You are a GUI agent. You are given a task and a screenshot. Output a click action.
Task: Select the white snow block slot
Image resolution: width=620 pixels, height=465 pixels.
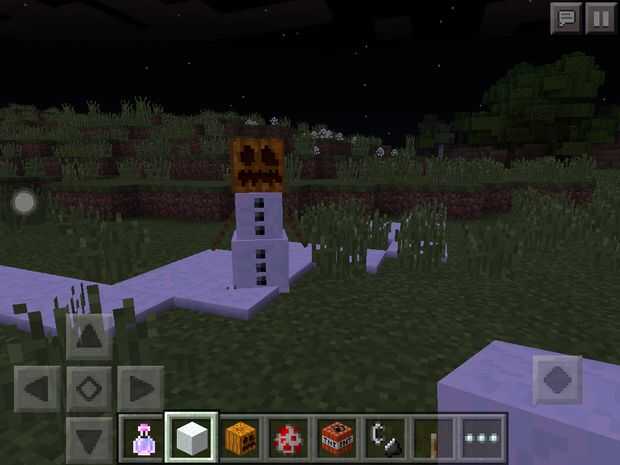190,438
